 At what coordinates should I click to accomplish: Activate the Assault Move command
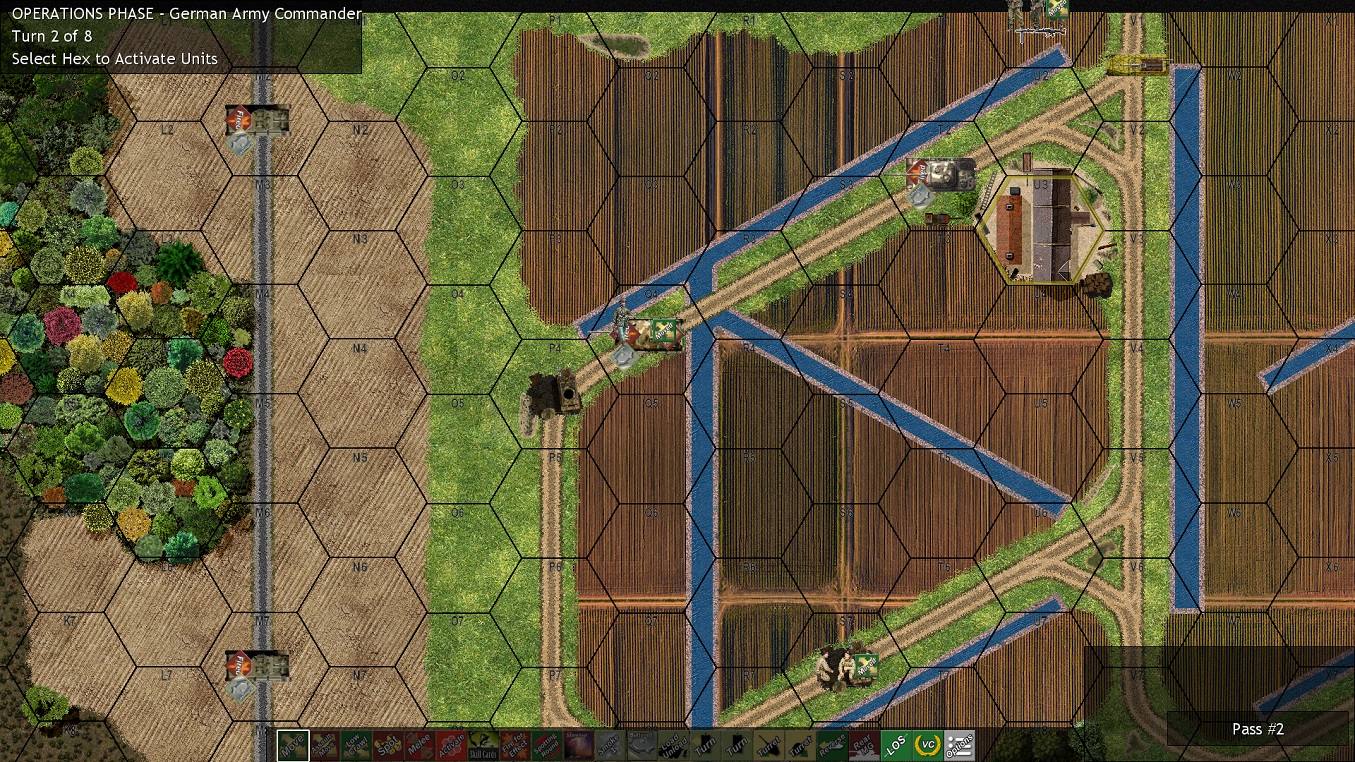tap(323, 745)
